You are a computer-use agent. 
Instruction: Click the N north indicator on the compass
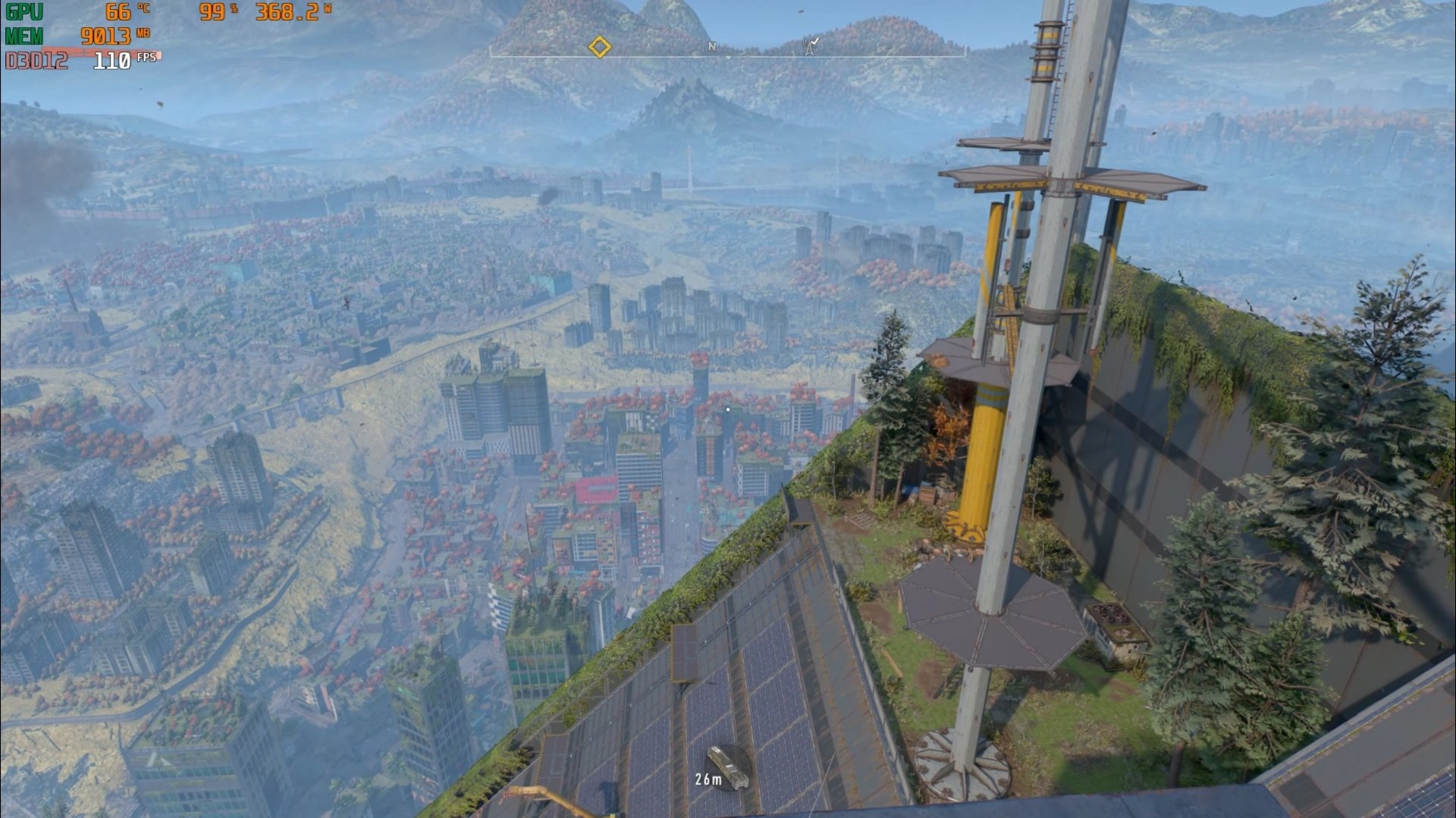coord(711,47)
